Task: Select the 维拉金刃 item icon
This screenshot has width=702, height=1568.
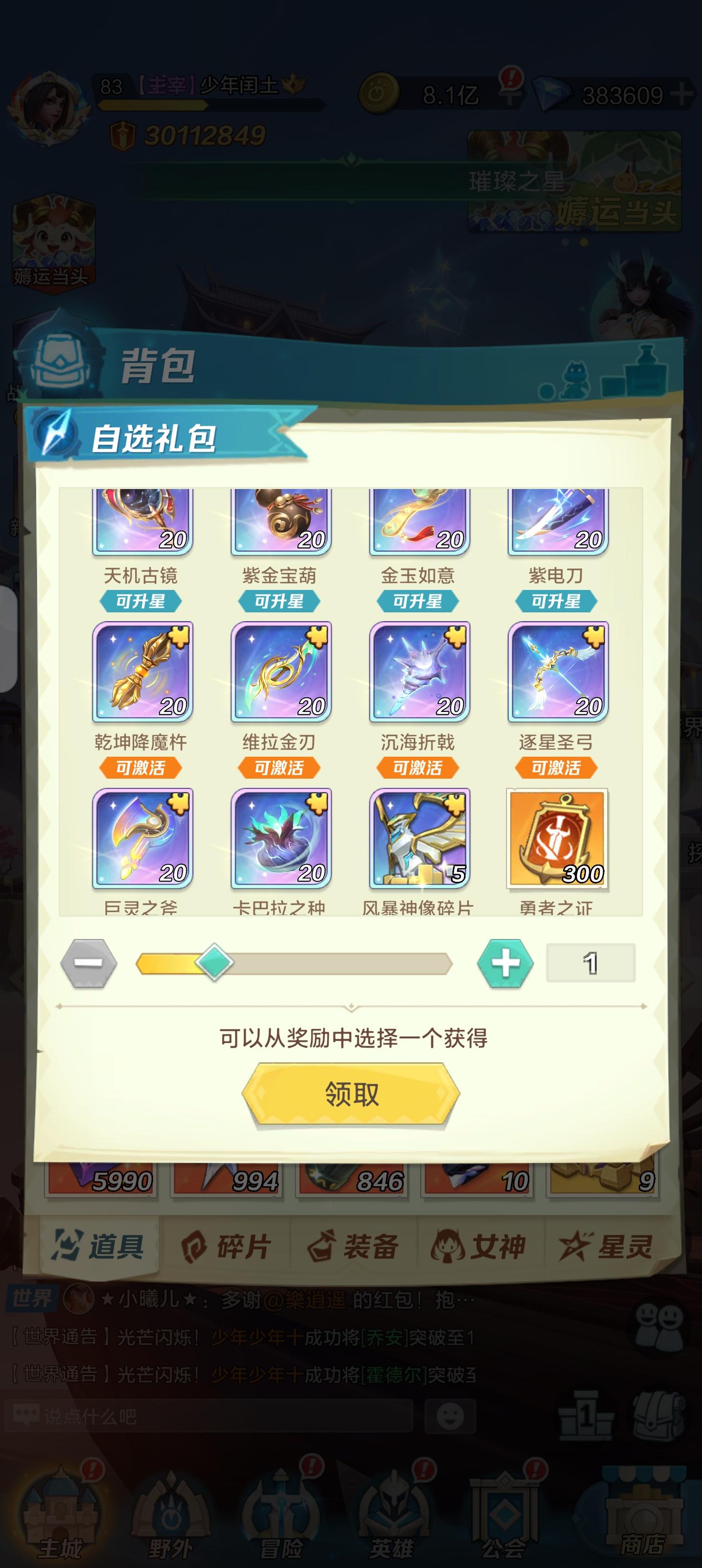Action: pos(279,671)
